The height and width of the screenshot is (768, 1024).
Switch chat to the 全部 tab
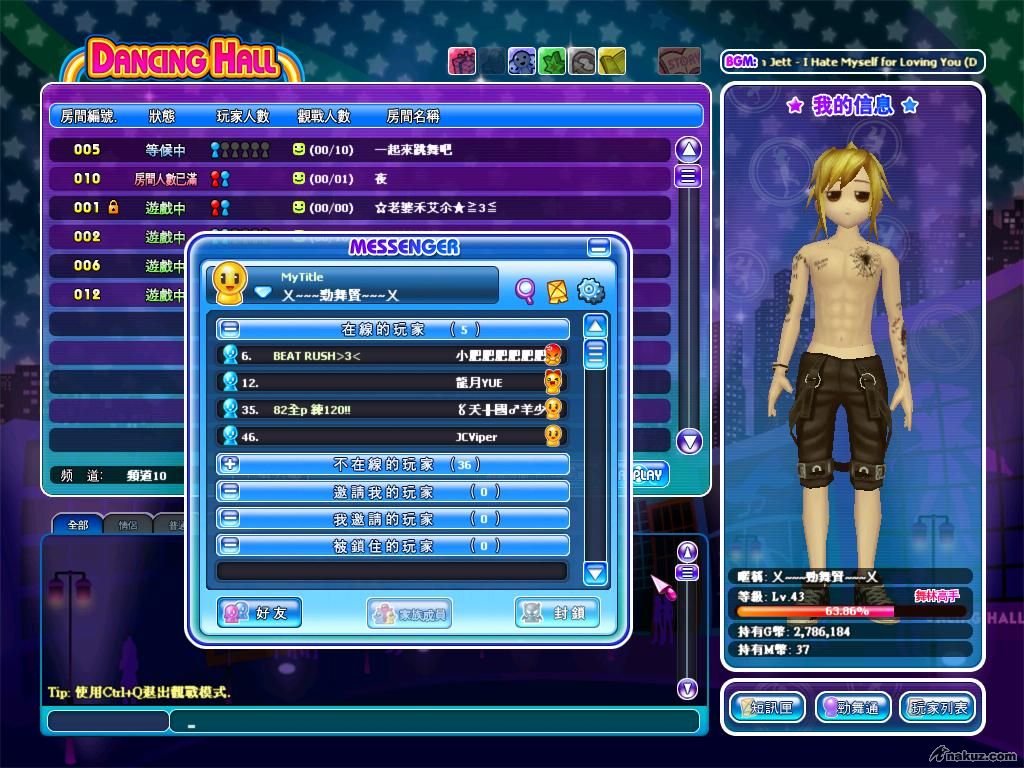coord(77,524)
